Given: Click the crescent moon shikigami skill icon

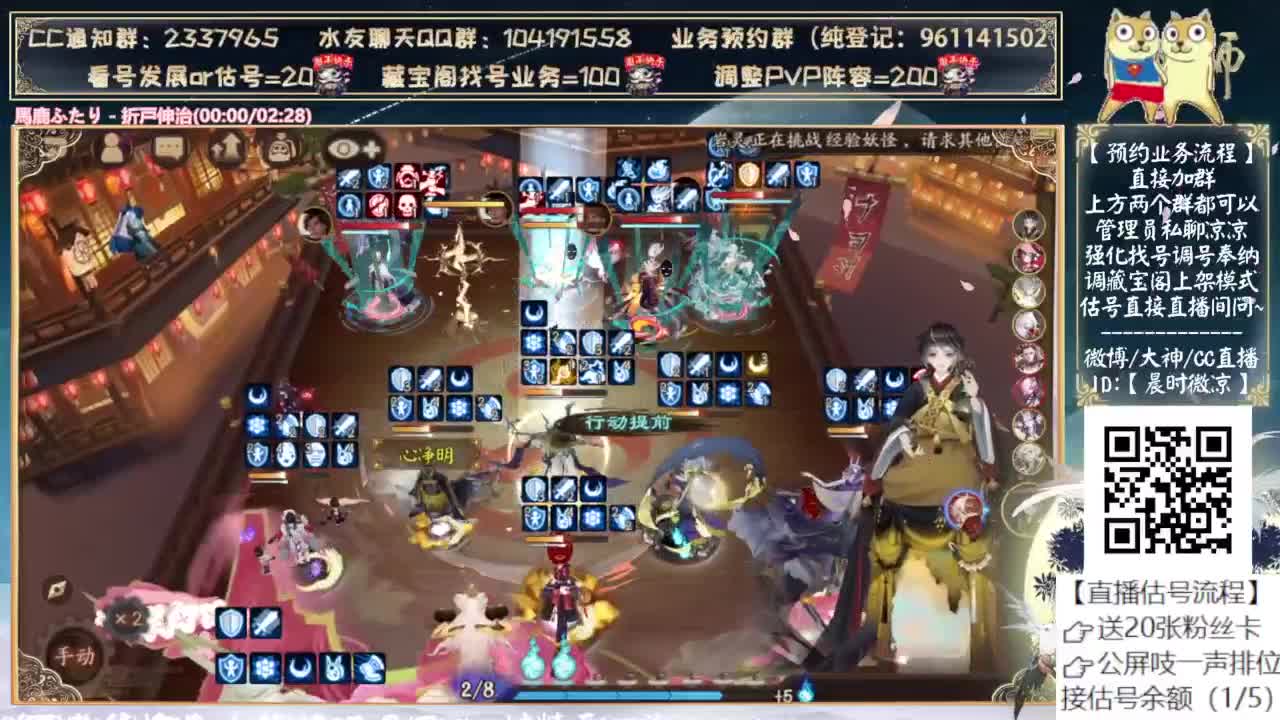Looking at the screenshot, I should pos(299,668).
